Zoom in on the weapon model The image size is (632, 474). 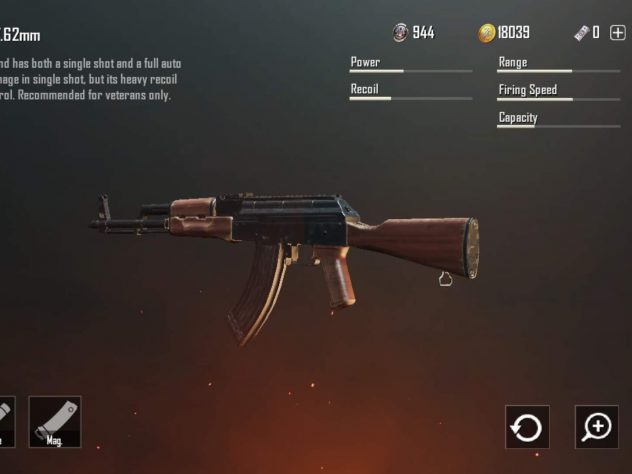597,427
